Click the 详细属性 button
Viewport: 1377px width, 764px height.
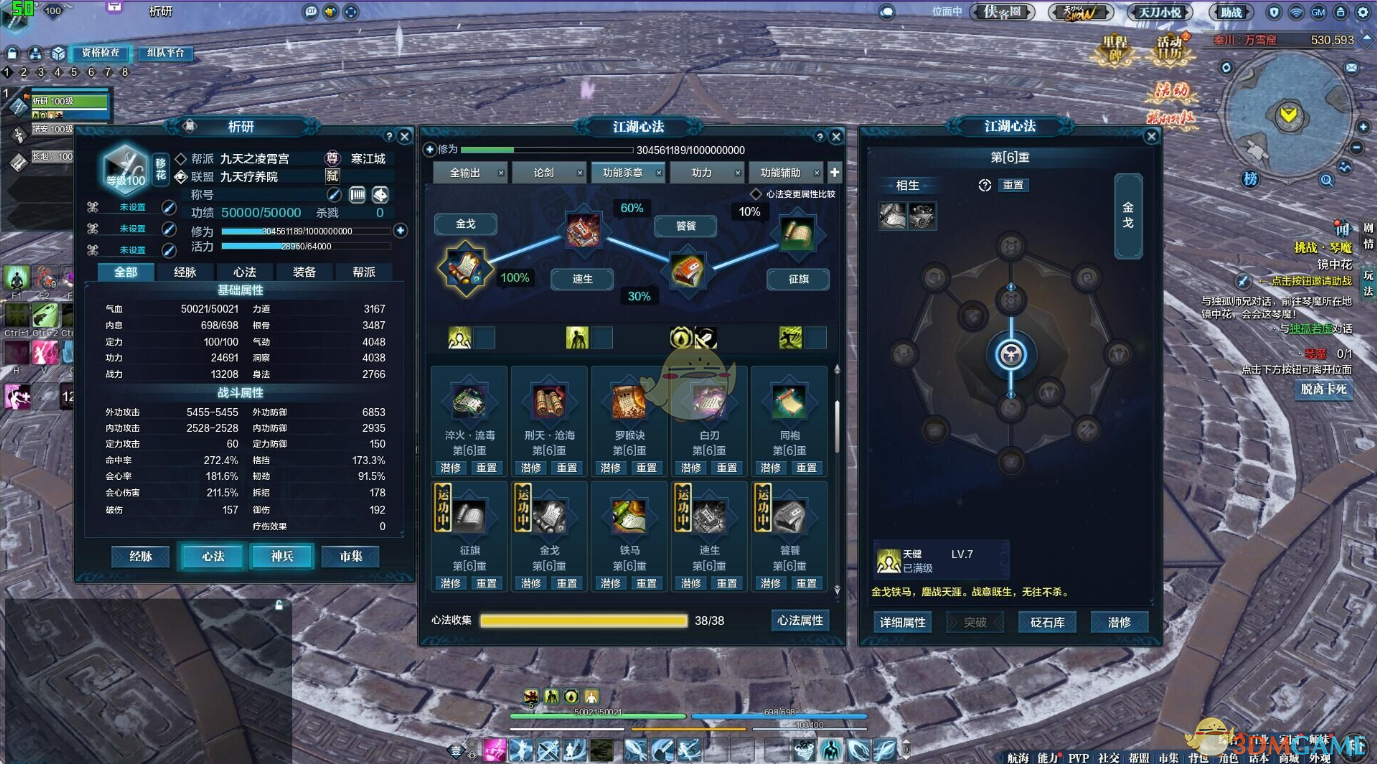(x=901, y=622)
